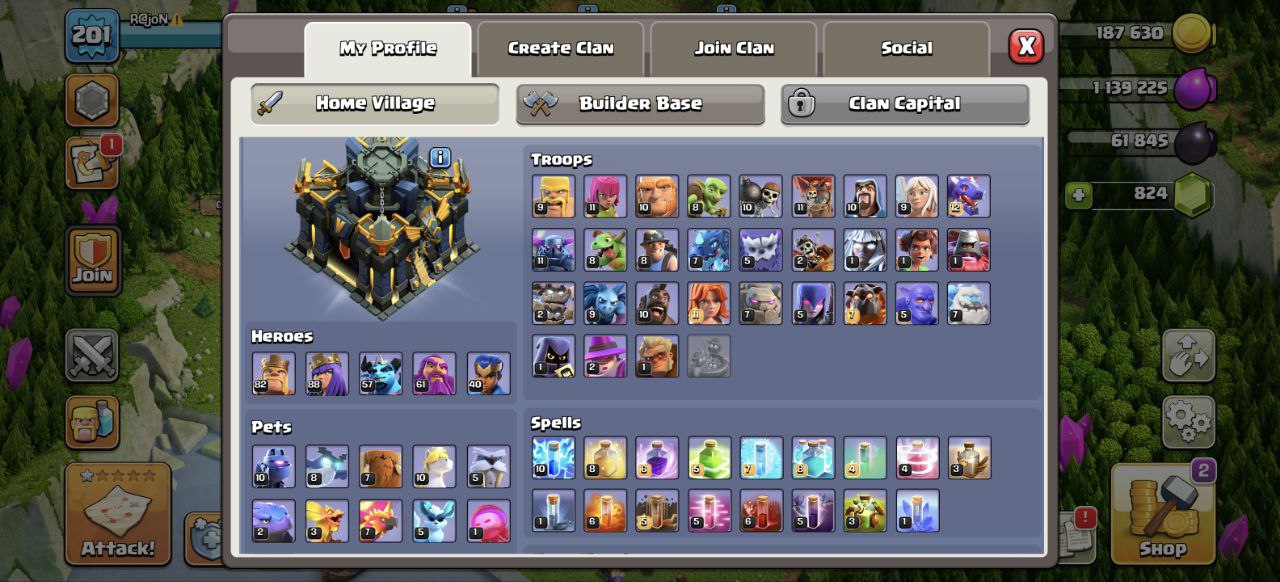Close the profile window with the red X
Viewport: 1280px width, 582px height.
click(x=1026, y=46)
